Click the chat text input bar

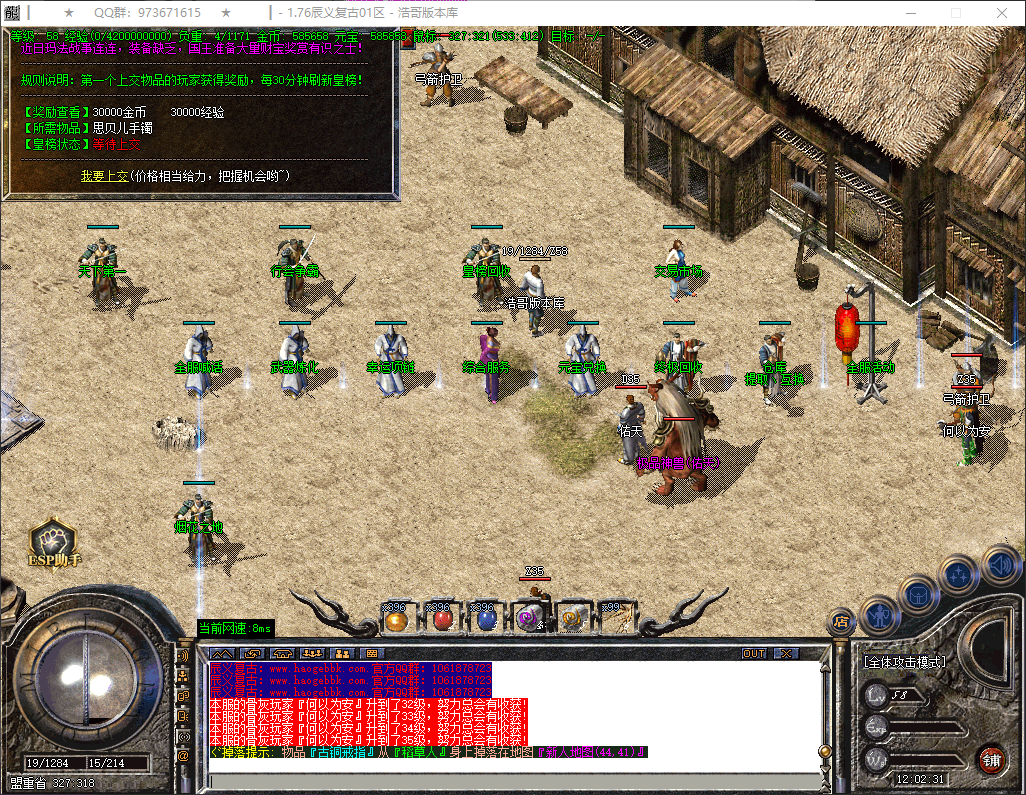(510, 780)
